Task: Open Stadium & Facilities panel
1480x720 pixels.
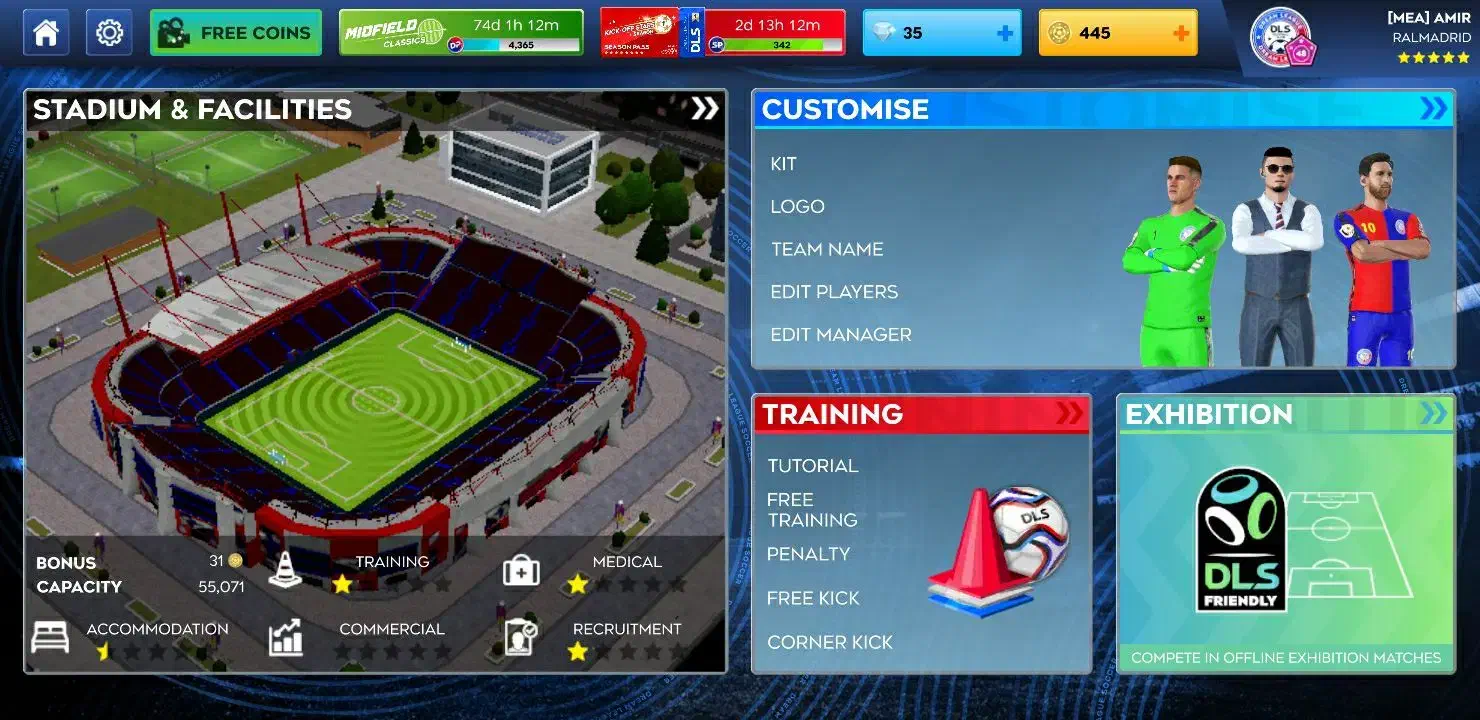Action: click(375, 109)
